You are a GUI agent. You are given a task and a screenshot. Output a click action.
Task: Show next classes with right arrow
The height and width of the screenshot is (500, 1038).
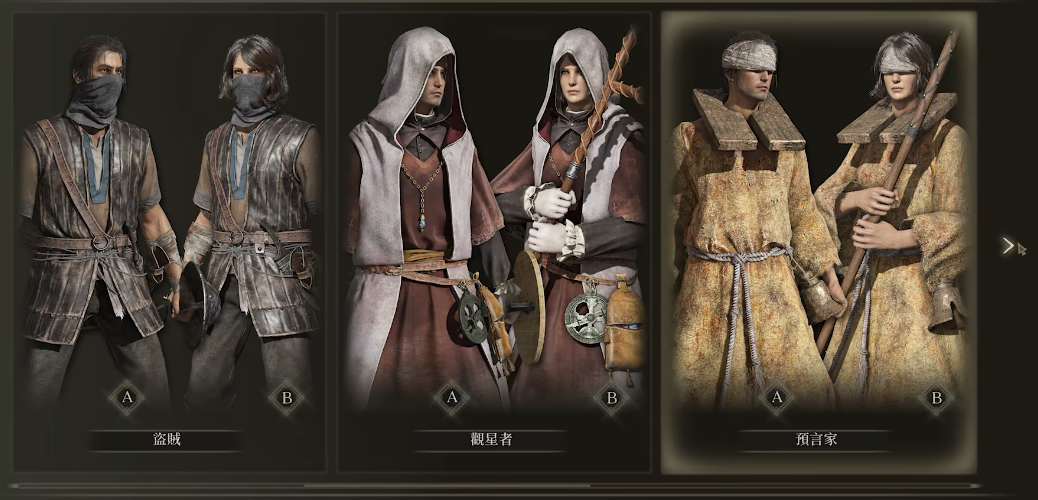1008,246
